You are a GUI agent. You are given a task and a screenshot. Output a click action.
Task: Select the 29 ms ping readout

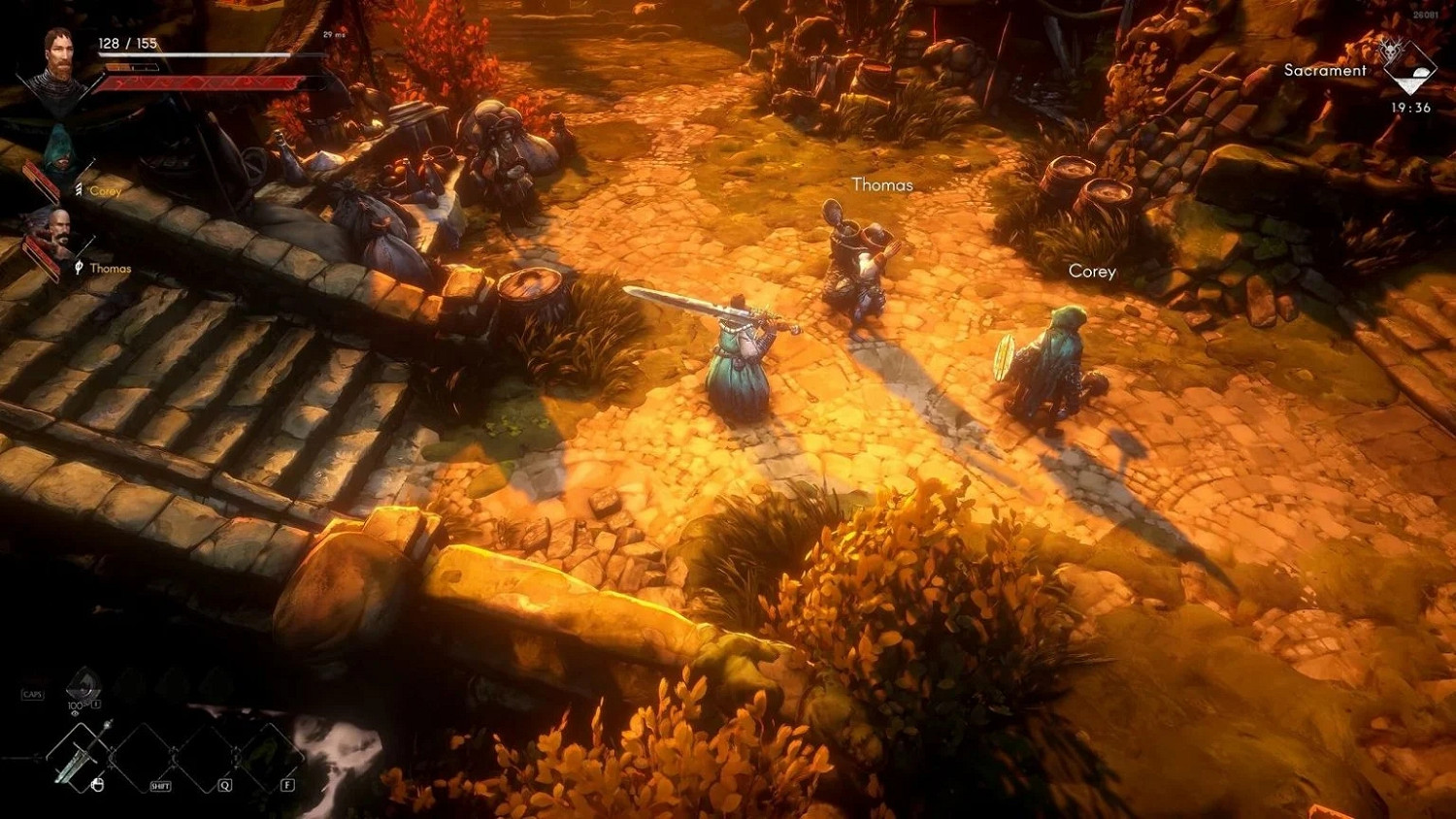coord(335,35)
